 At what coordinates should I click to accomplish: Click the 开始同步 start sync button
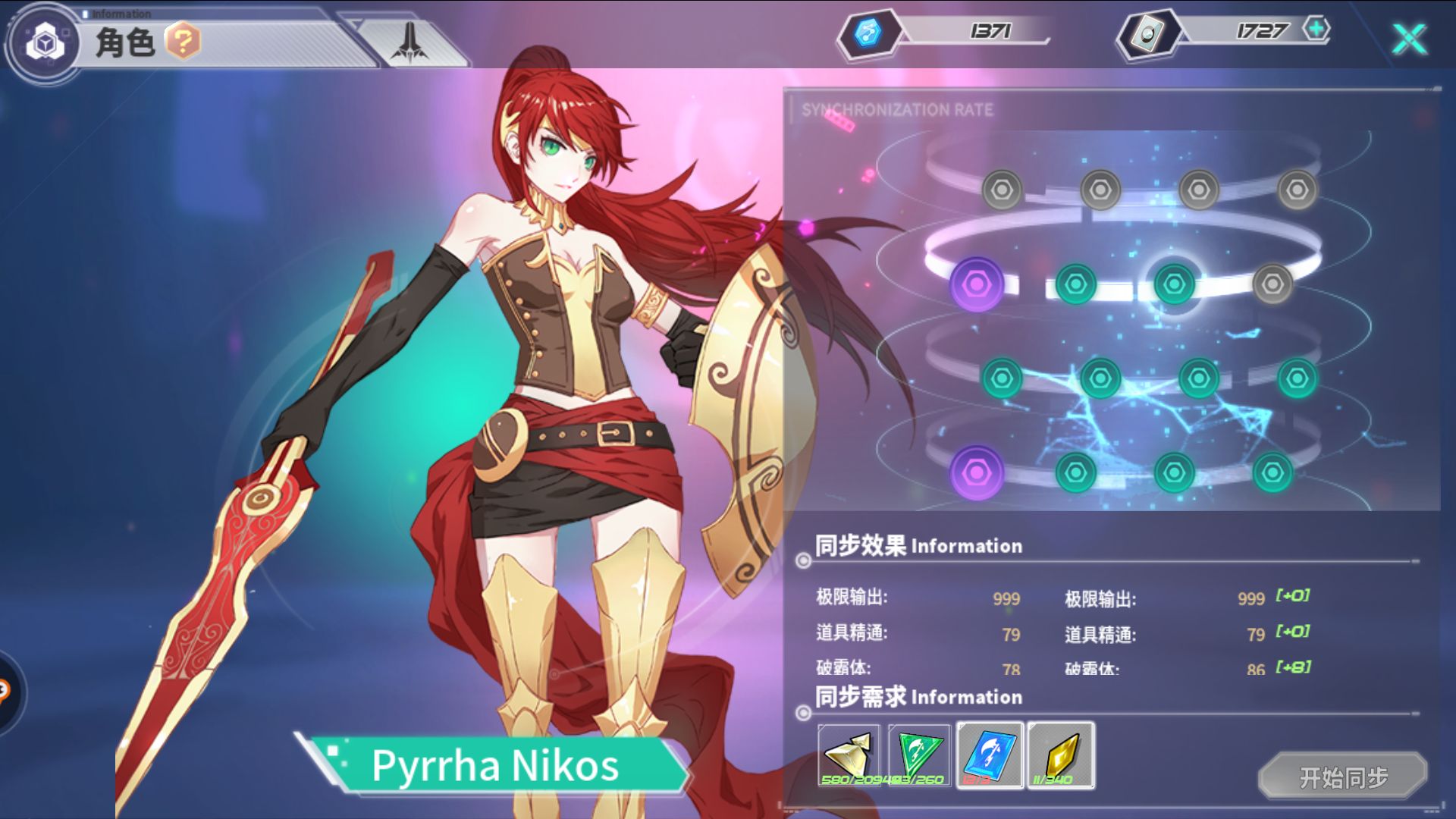1342,777
